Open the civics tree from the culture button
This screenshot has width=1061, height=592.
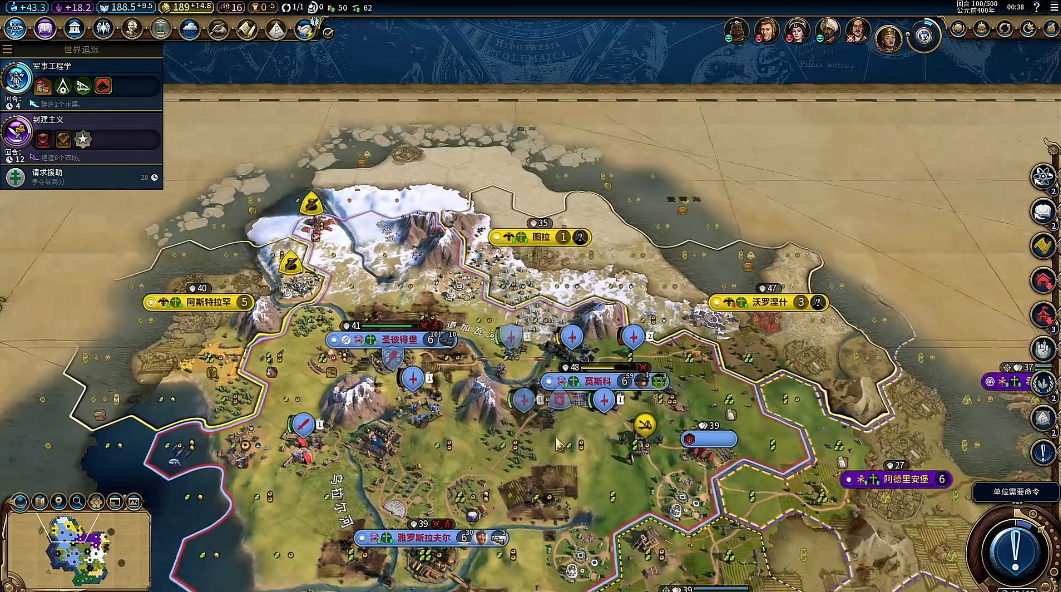44,28
